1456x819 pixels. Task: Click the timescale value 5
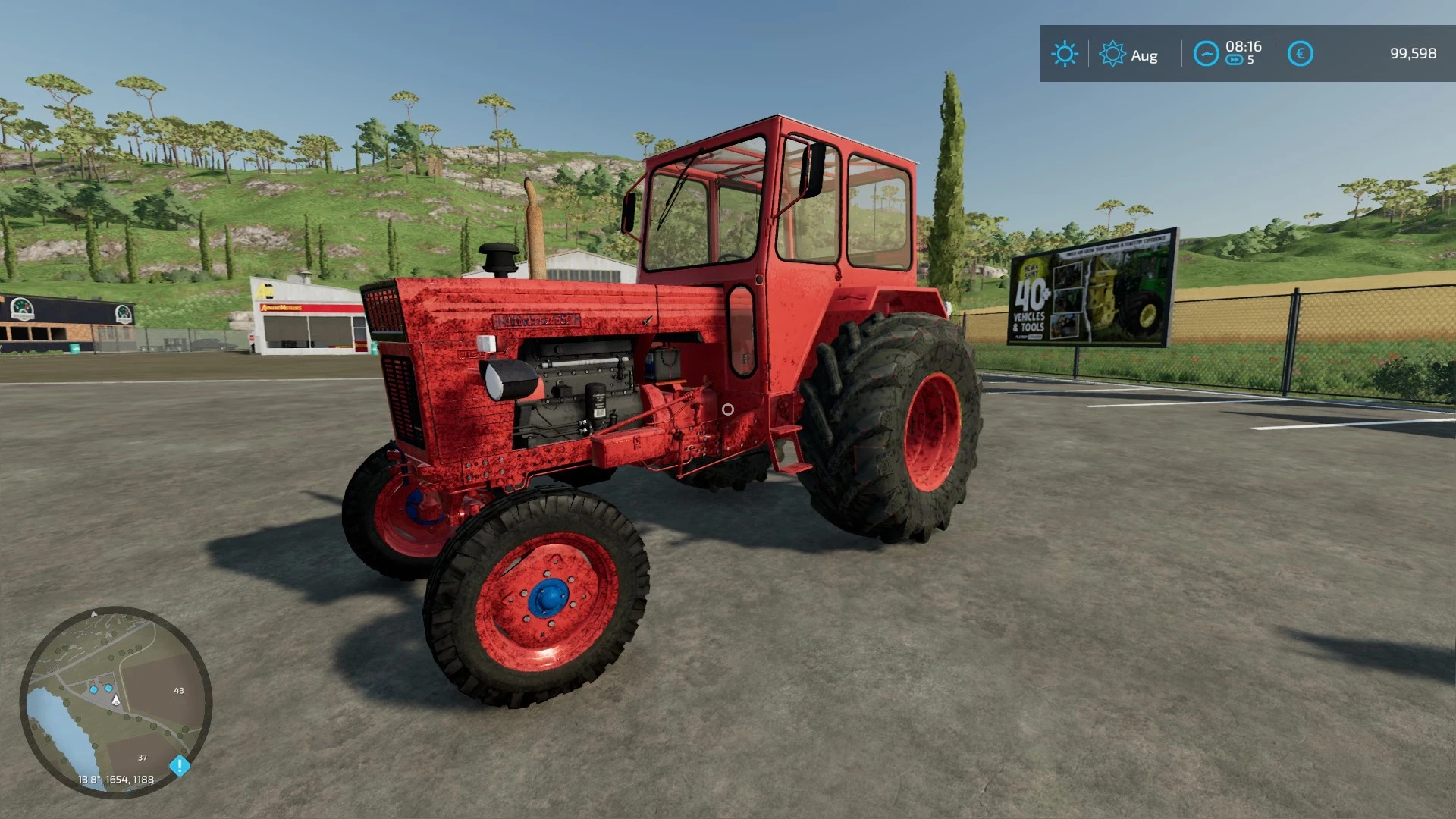tap(1250, 59)
